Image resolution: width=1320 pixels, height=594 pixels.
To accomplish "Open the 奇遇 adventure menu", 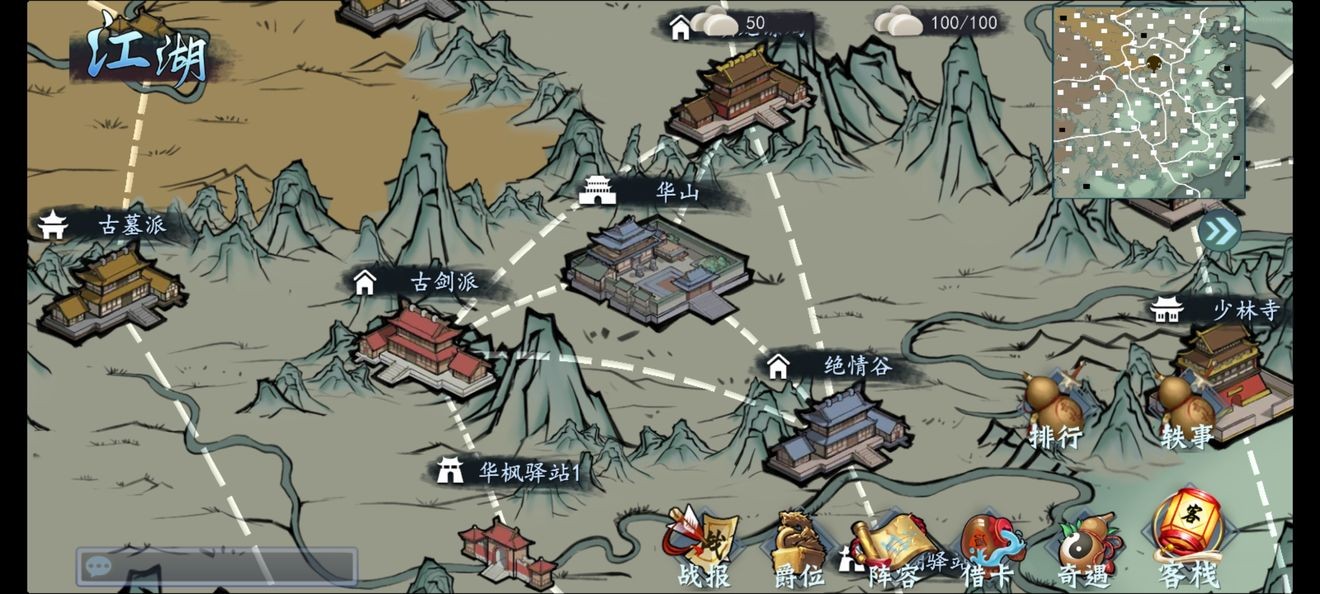I will point(1087,550).
